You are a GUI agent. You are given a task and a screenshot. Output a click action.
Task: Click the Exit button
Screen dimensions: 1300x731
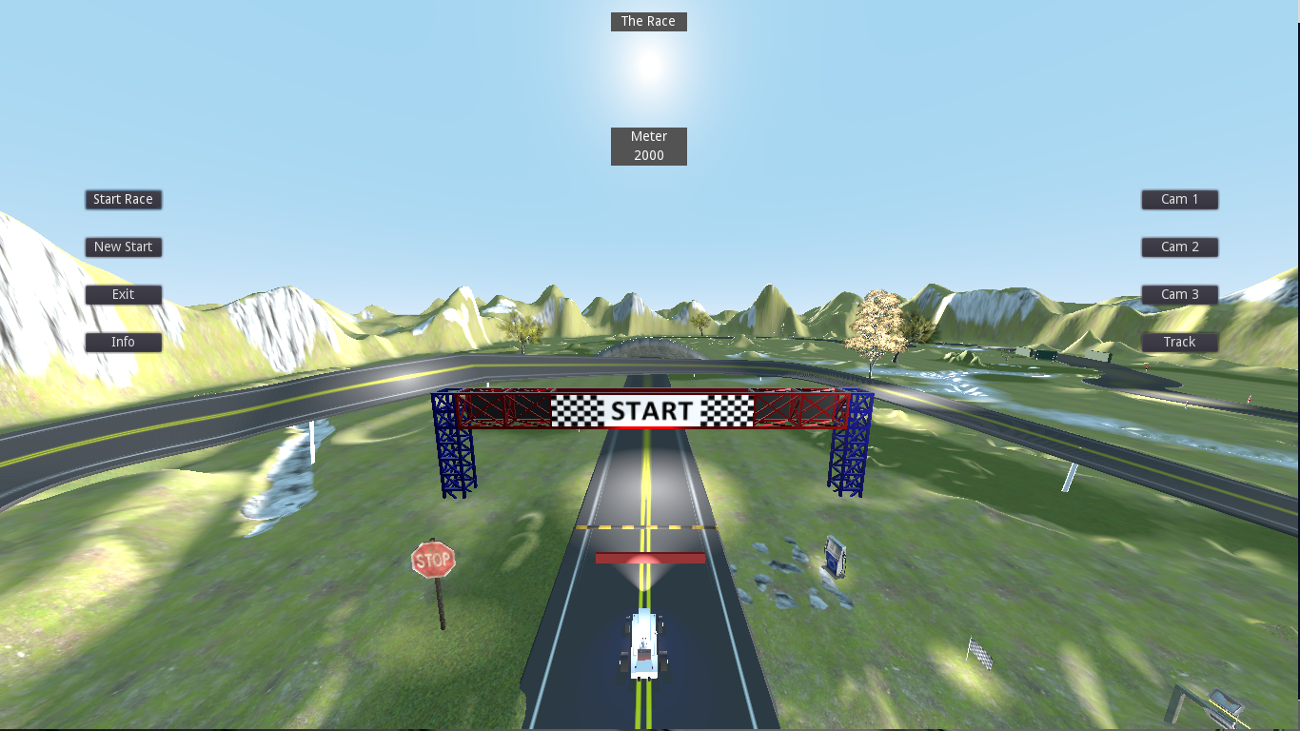pyautogui.click(x=123, y=294)
